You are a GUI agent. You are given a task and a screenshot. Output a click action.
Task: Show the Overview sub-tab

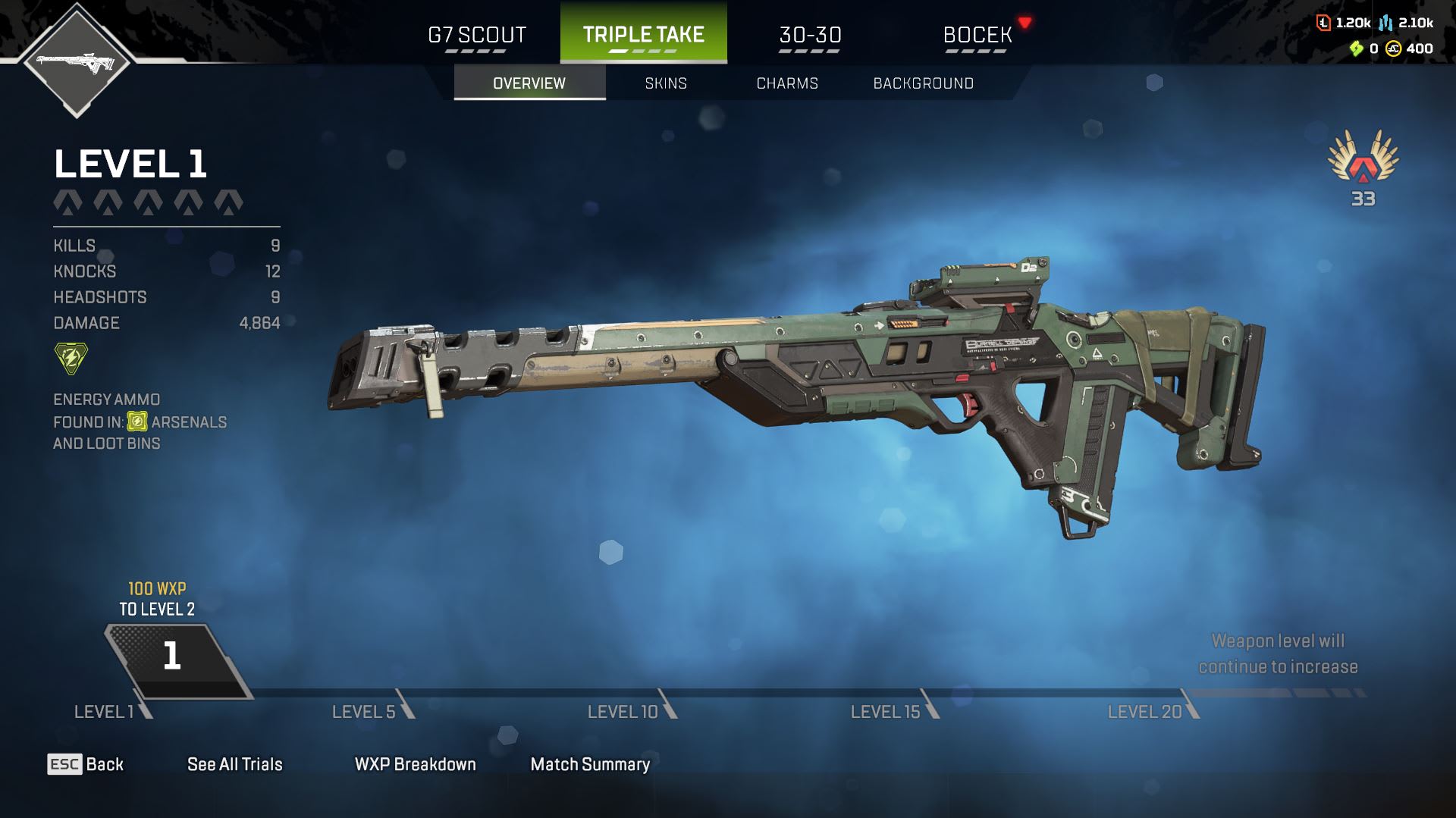[529, 83]
